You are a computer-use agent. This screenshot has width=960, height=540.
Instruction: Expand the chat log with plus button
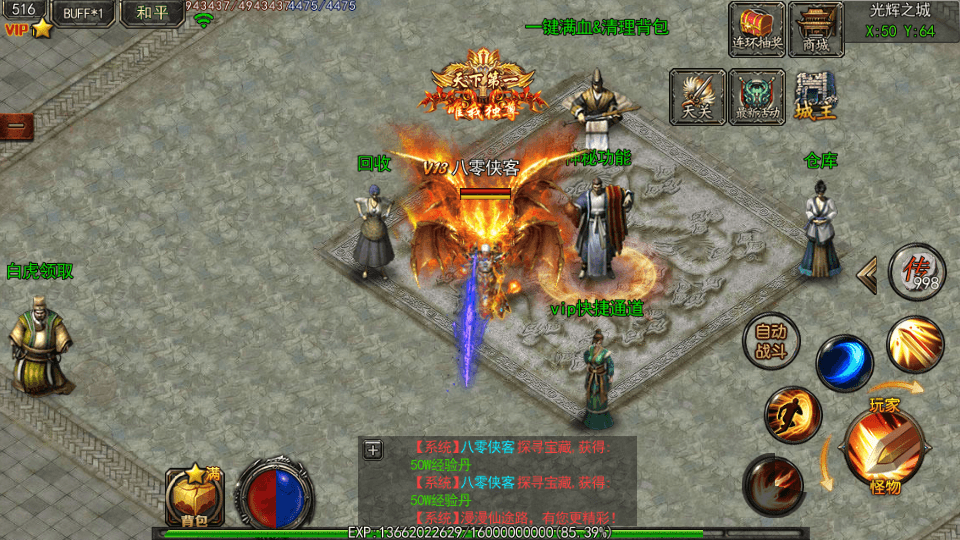coord(373,449)
